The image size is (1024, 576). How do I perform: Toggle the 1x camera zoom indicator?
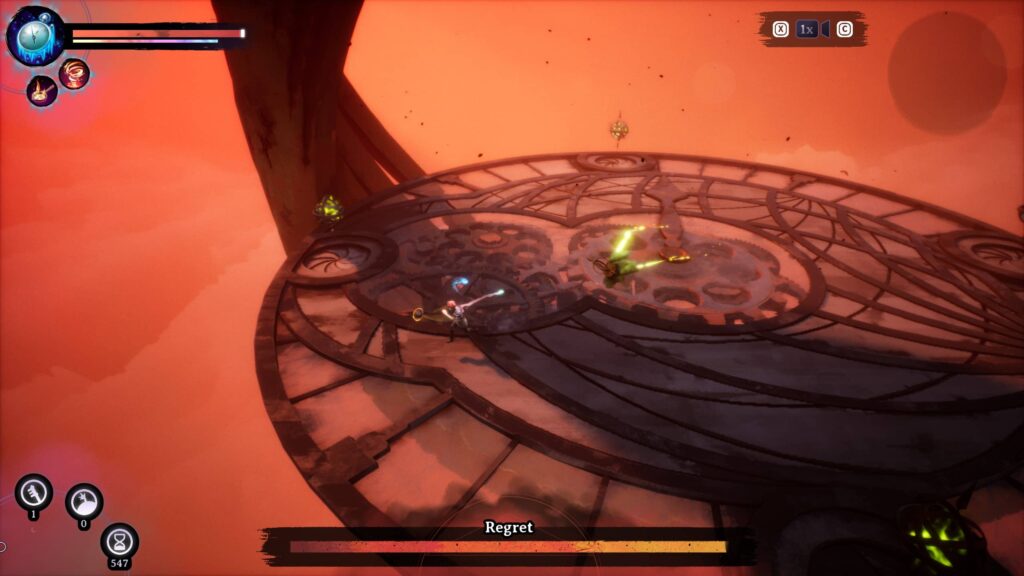[x=807, y=29]
